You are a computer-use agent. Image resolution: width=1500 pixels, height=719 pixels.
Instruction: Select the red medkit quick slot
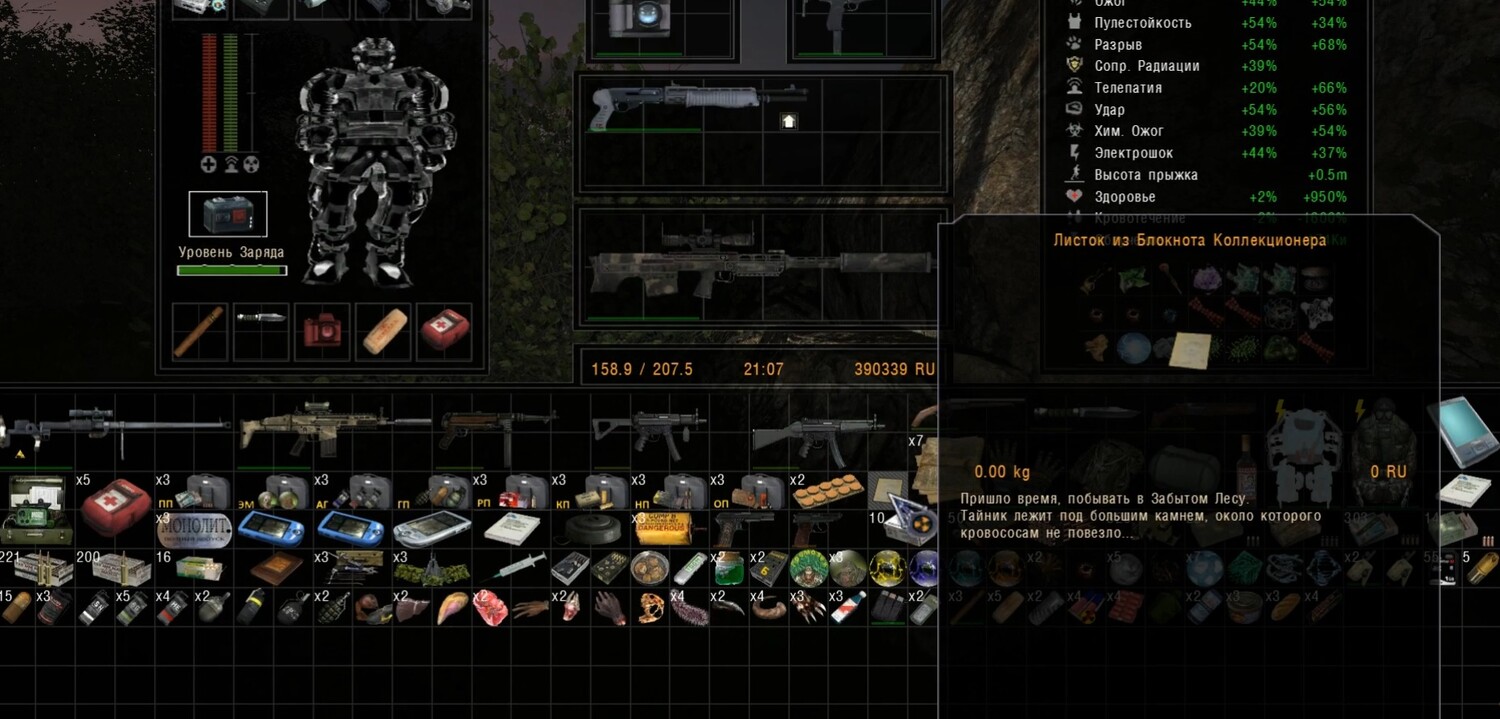[445, 329]
